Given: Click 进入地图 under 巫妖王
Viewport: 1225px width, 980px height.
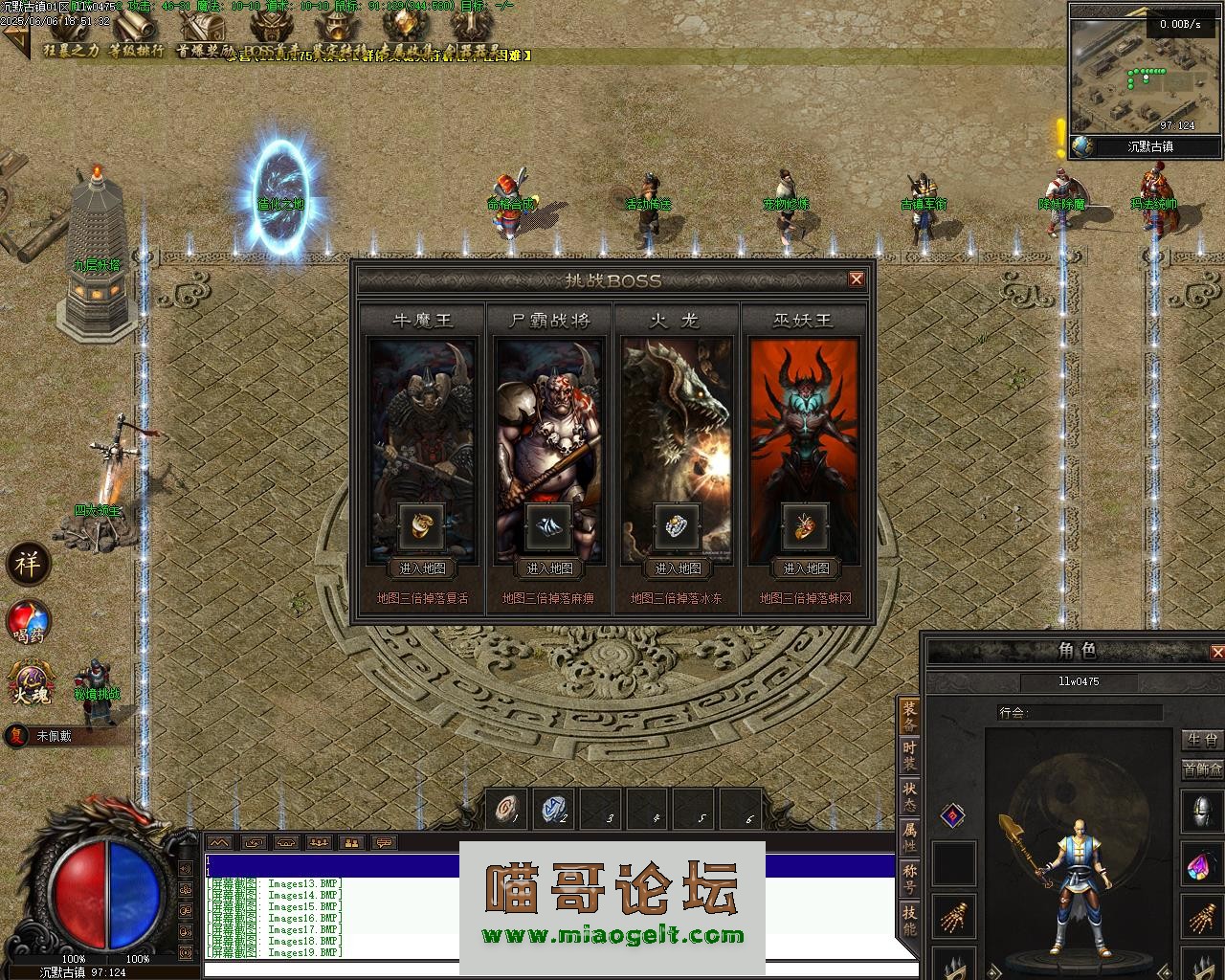Looking at the screenshot, I should pos(806,568).
